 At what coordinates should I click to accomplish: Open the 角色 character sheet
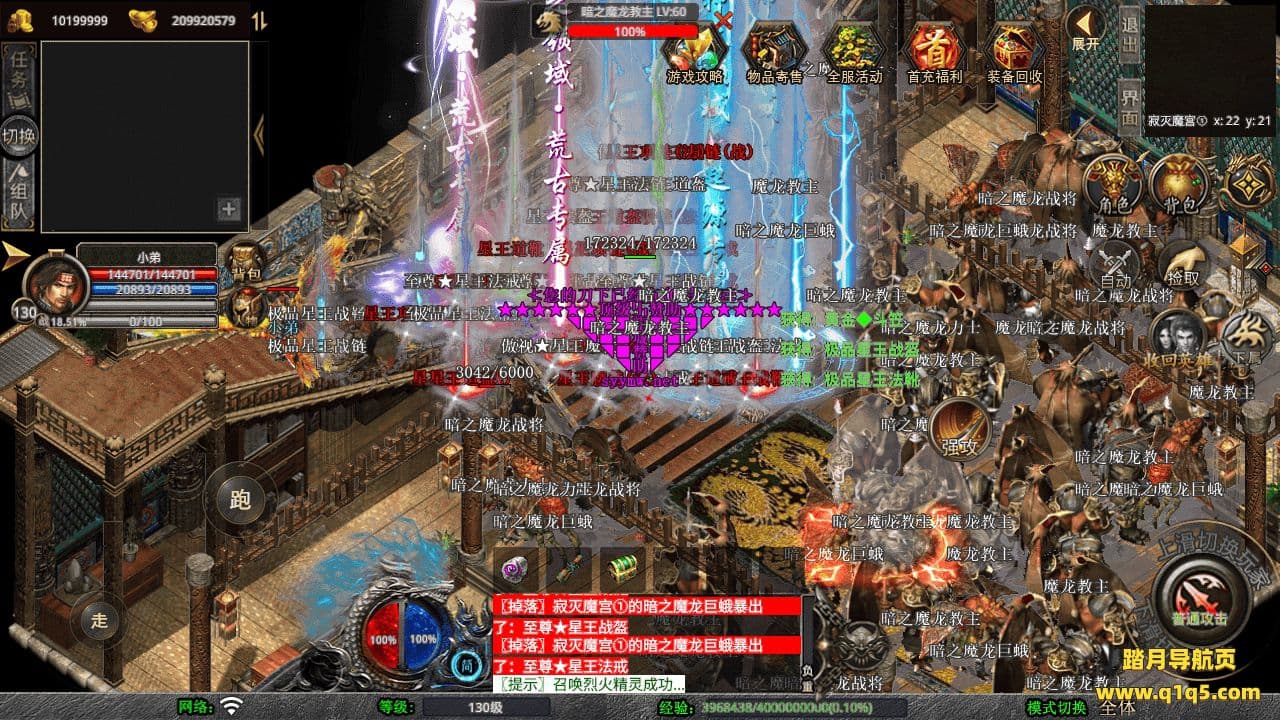click(x=1114, y=186)
